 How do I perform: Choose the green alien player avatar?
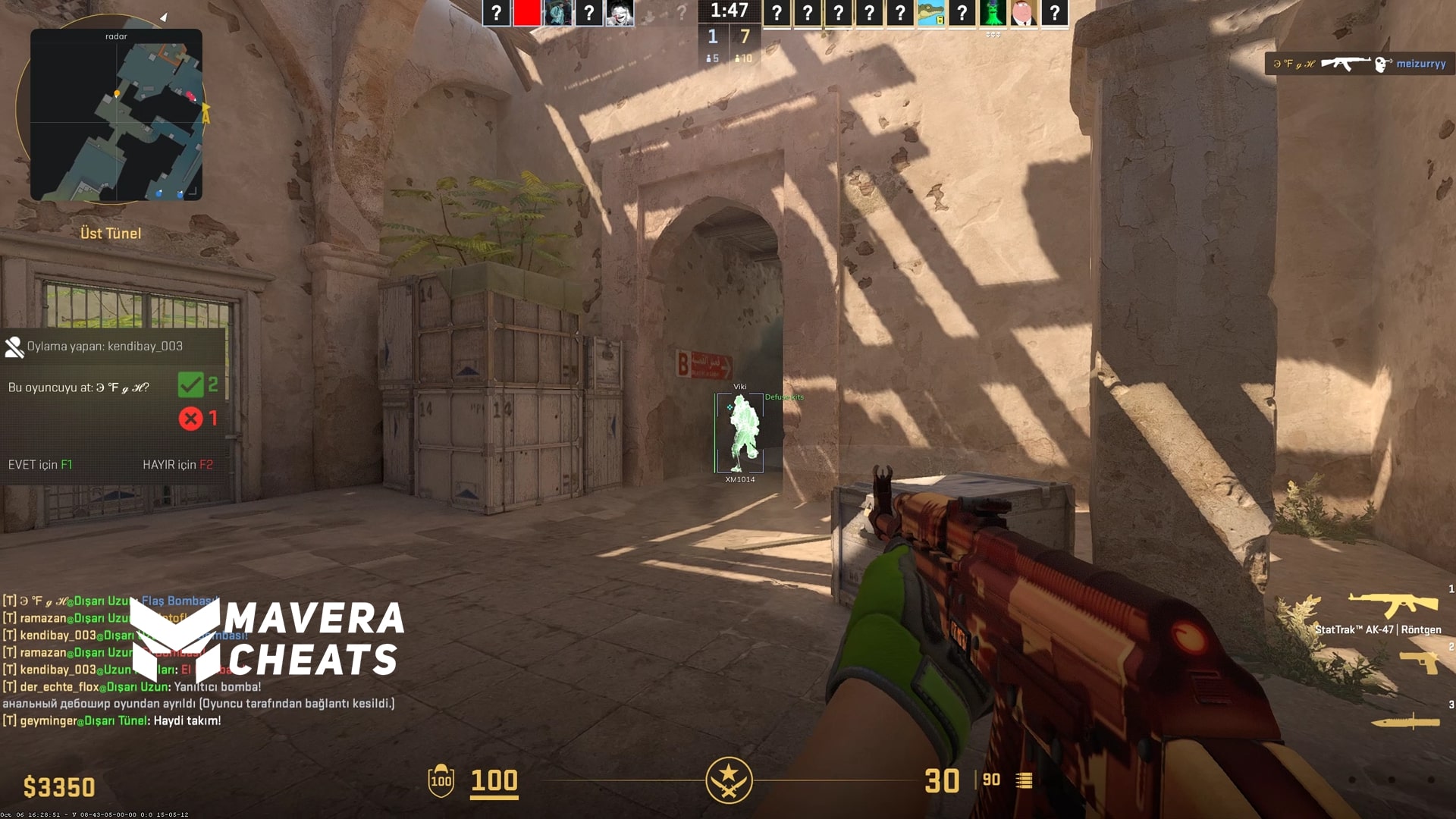coord(992,13)
